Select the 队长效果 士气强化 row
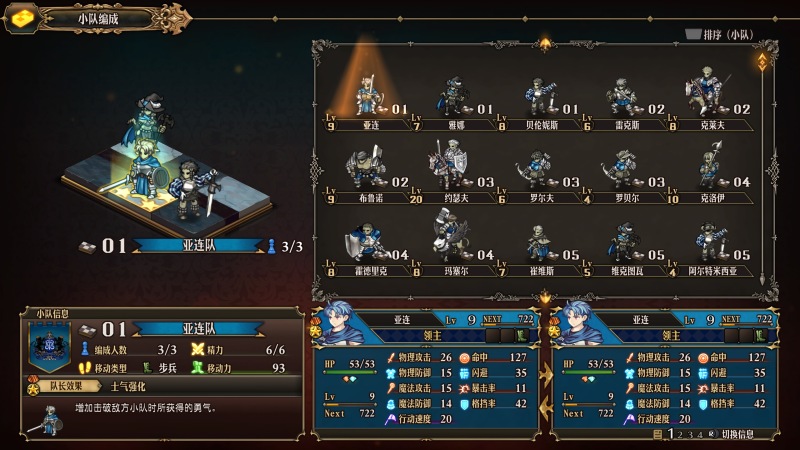Image resolution: width=800 pixels, height=450 pixels. click(x=162, y=386)
